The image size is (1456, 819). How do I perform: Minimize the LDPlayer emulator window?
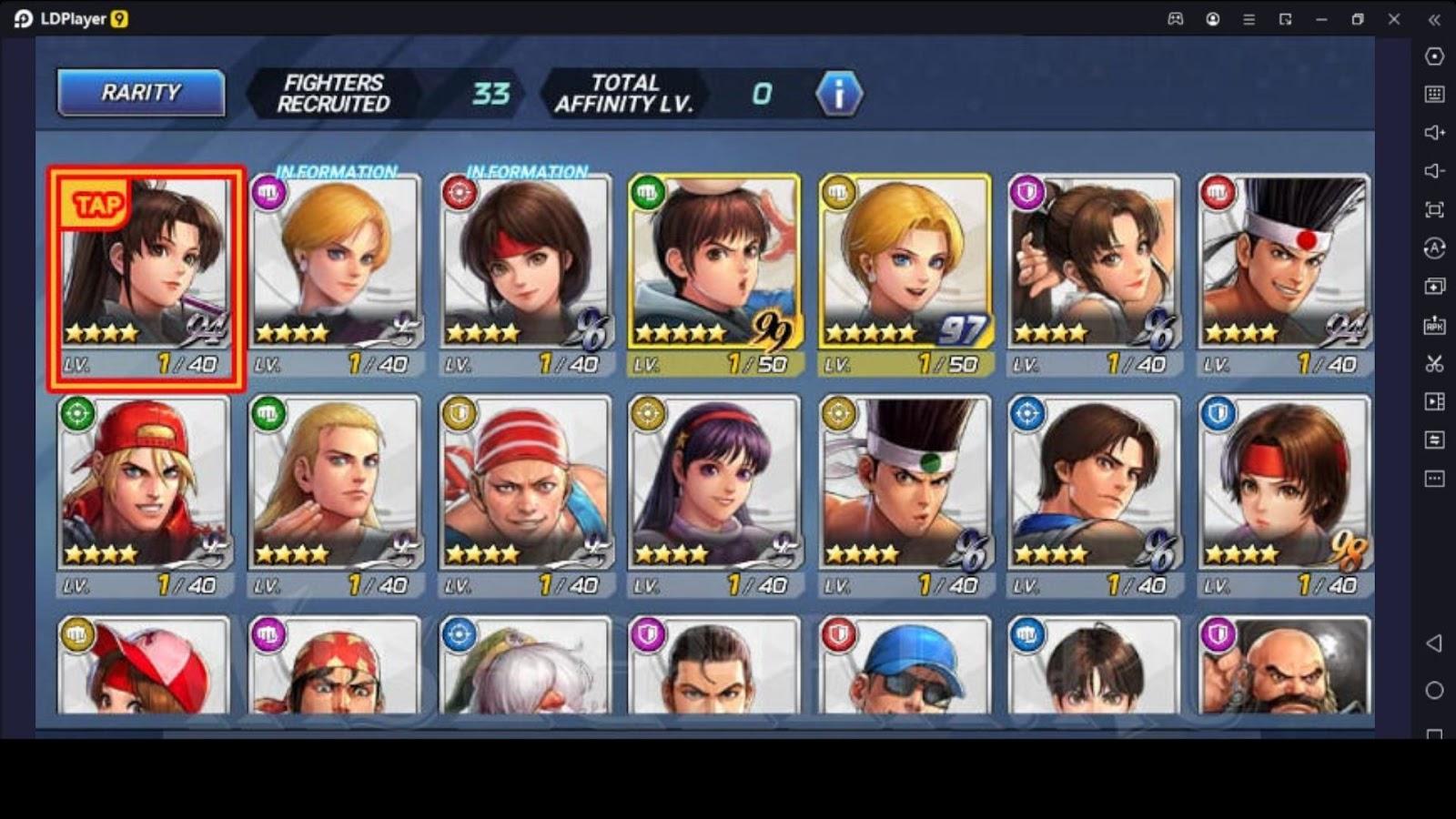point(1321,19)
